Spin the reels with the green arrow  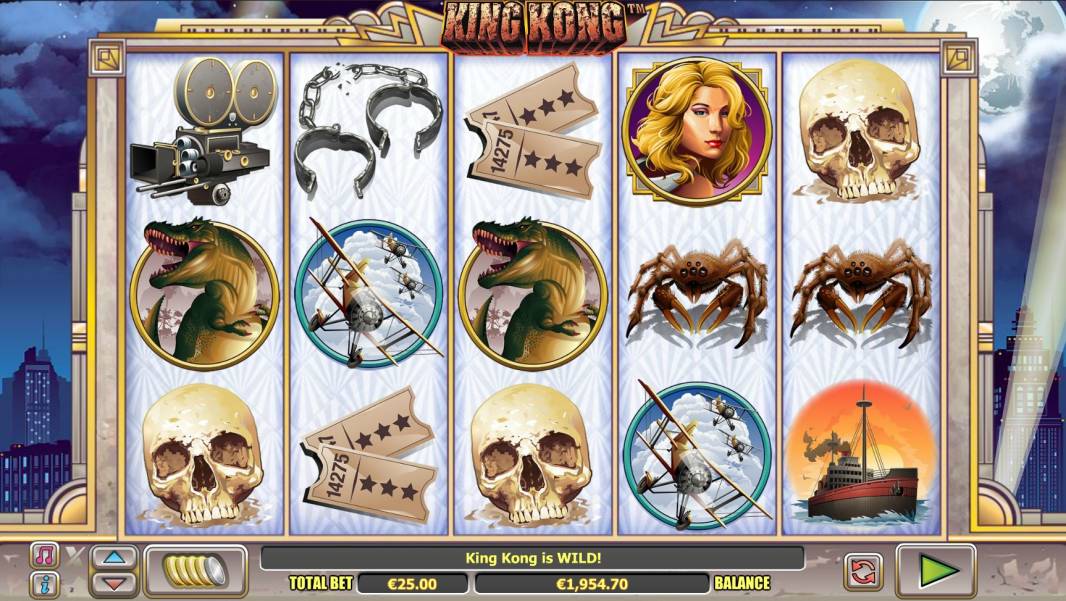pyautogui.click(x=936, y=571)
